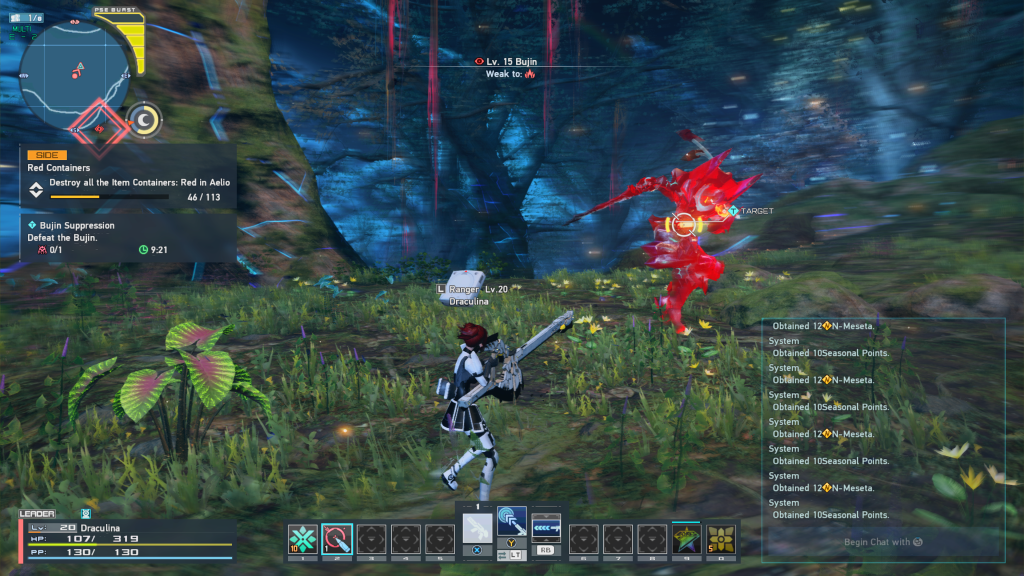Select the Draculina party leader panel

[126, 537]
